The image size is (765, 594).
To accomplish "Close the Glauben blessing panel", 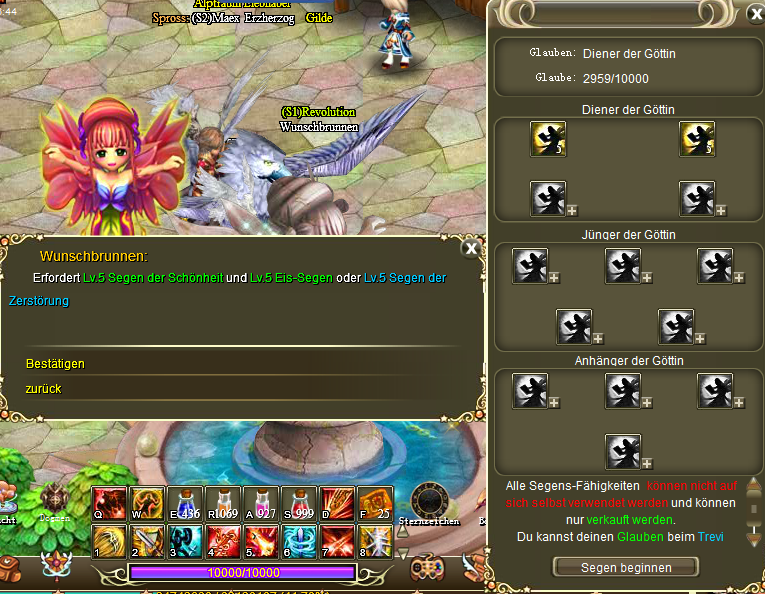I will click(x=755, y=14).
